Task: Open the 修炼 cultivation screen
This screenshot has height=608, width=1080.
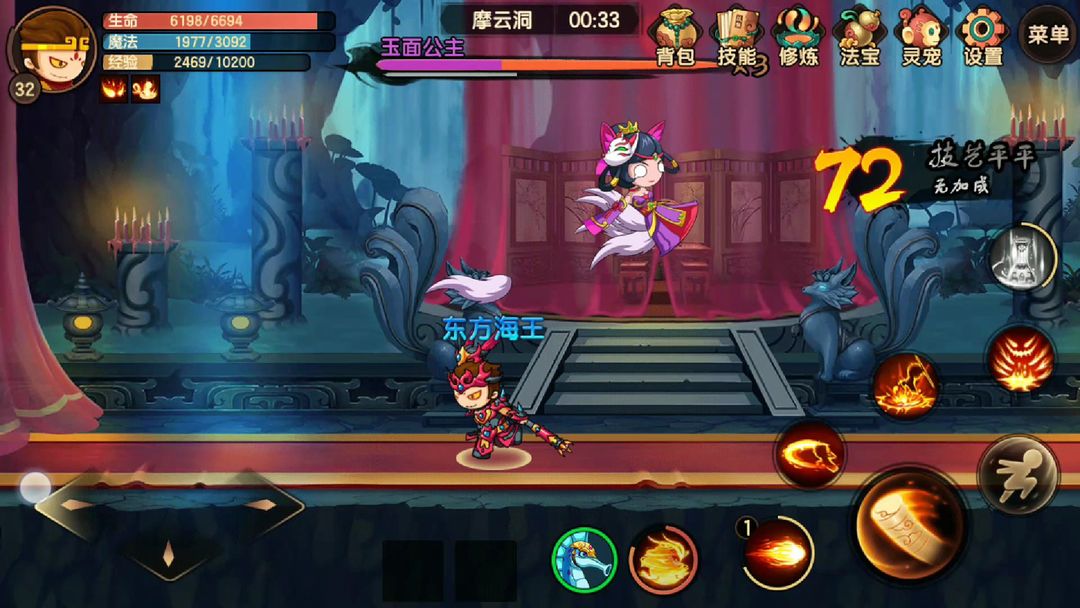Action: (x=797, y=36)
